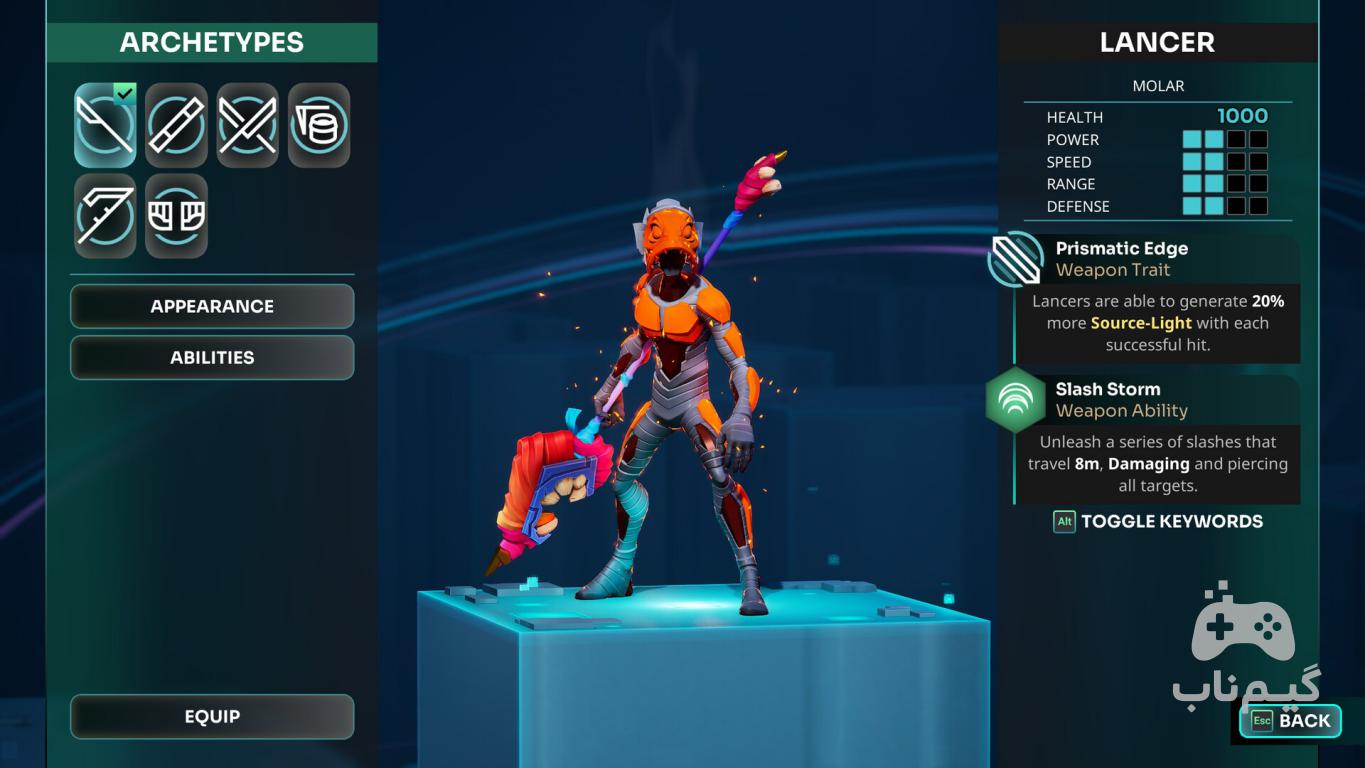The width and height of the screenshot is (1365, 768).
Task: Equip the Lancer archetype
Action: (212, 716)
